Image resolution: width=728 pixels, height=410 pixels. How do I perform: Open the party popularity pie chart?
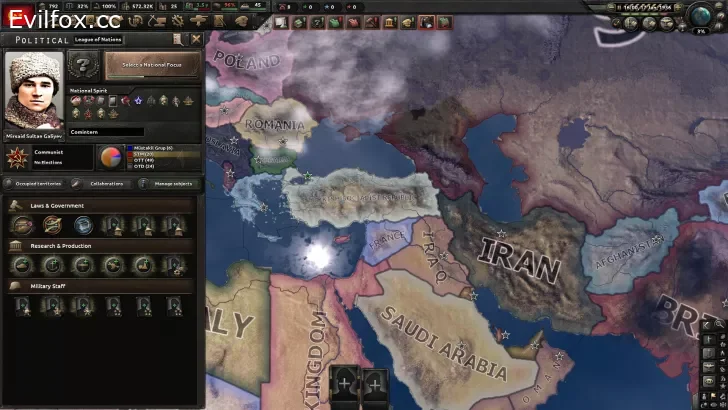(109, 157)
